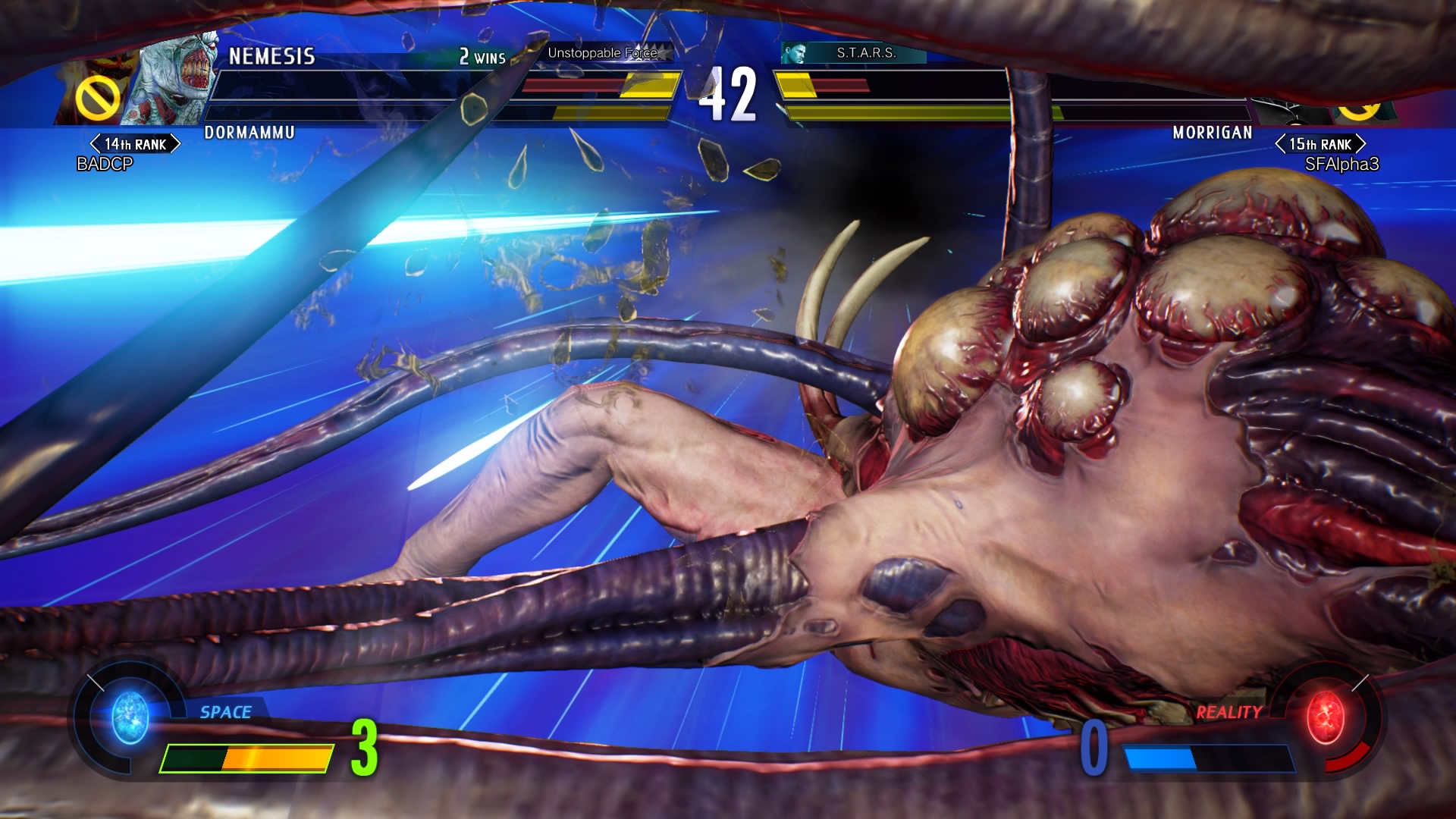This screenshot has width=1456, height=819.
Task: Select the 15th Rank badge
Action: click(1320, 144)
